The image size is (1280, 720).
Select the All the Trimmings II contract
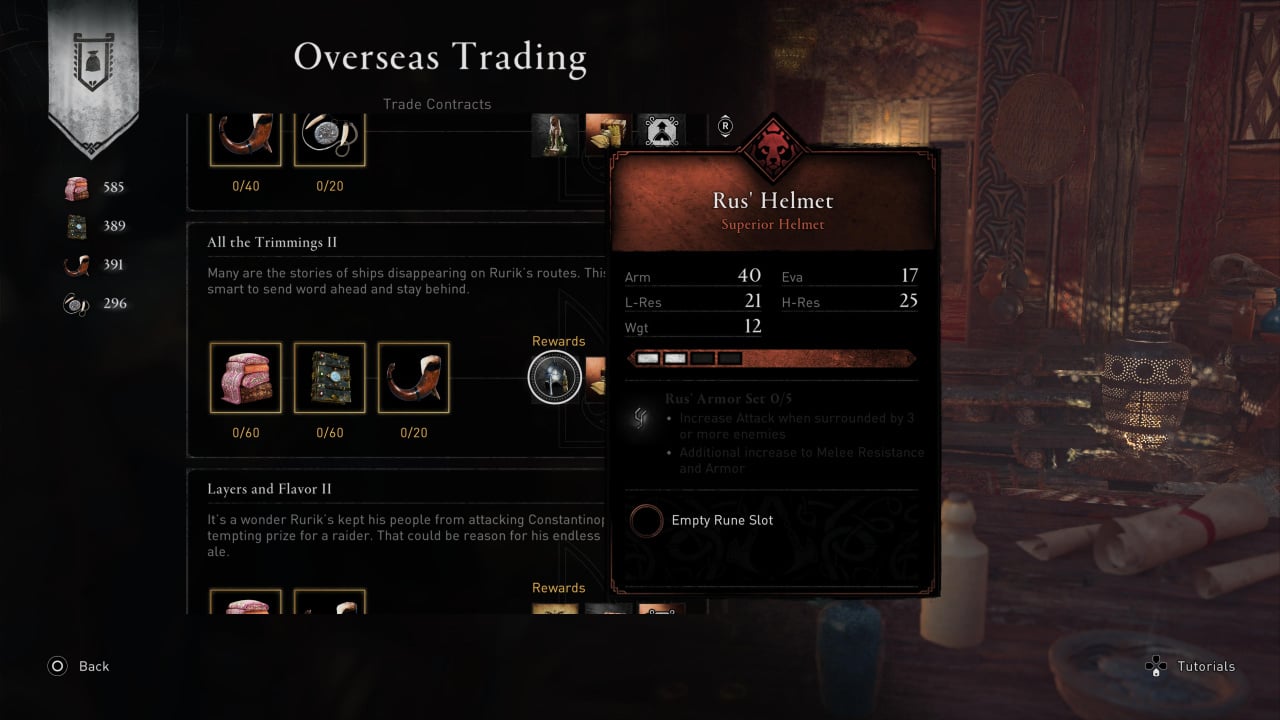272,243
